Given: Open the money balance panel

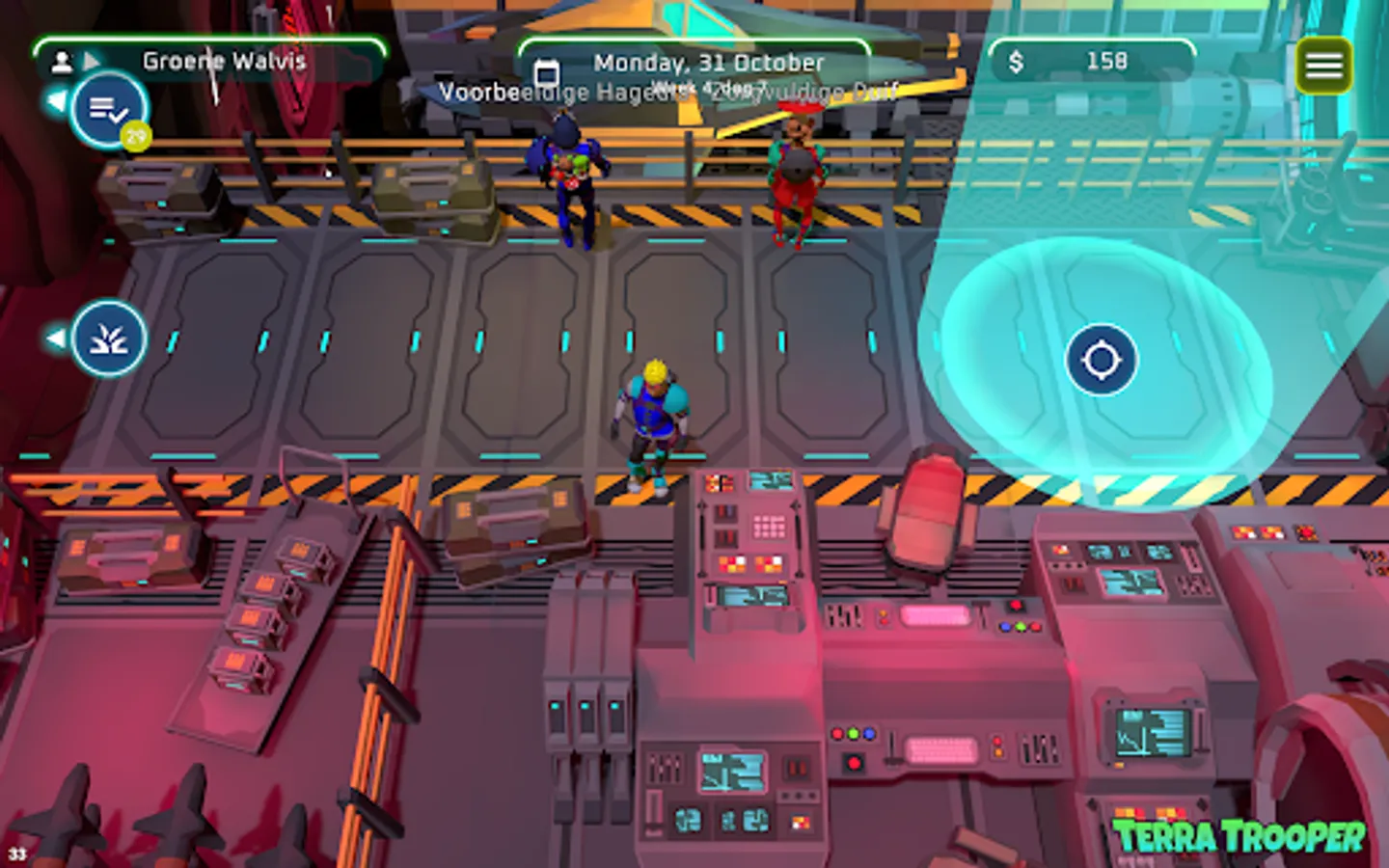Looking at the screenshot, I should 1091,61.
